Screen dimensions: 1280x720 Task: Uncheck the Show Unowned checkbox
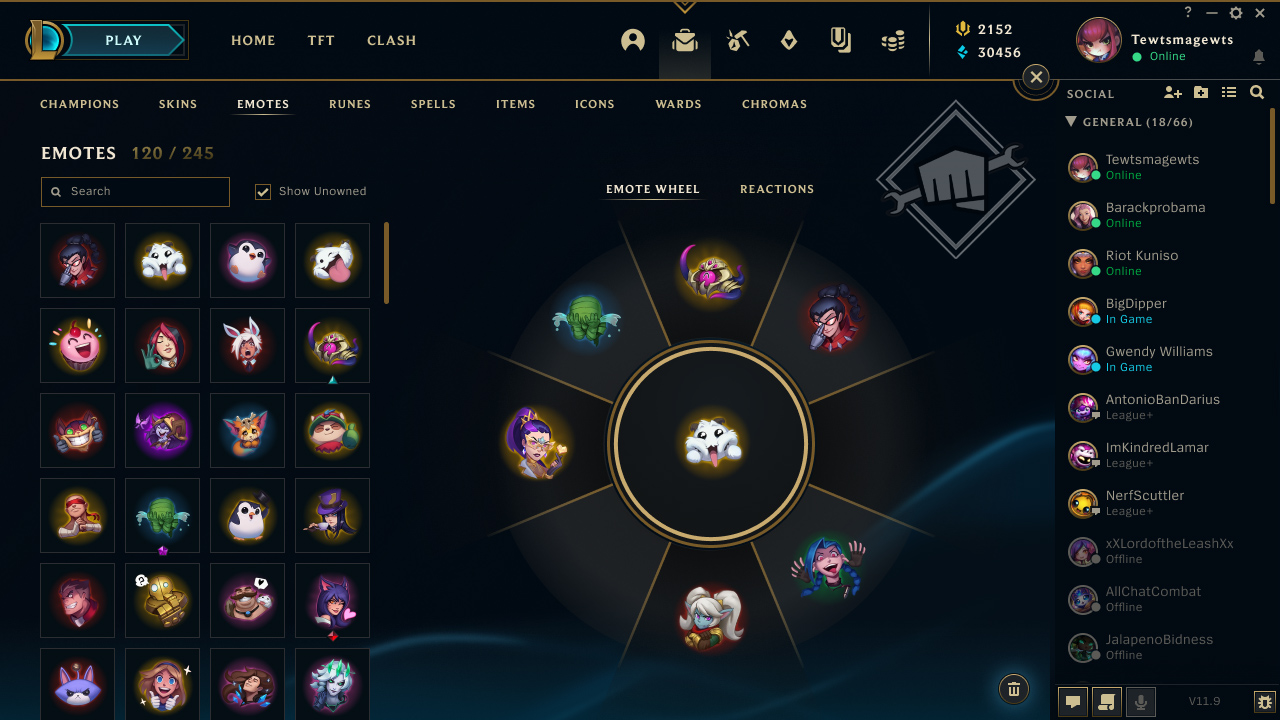pos(262,191)
